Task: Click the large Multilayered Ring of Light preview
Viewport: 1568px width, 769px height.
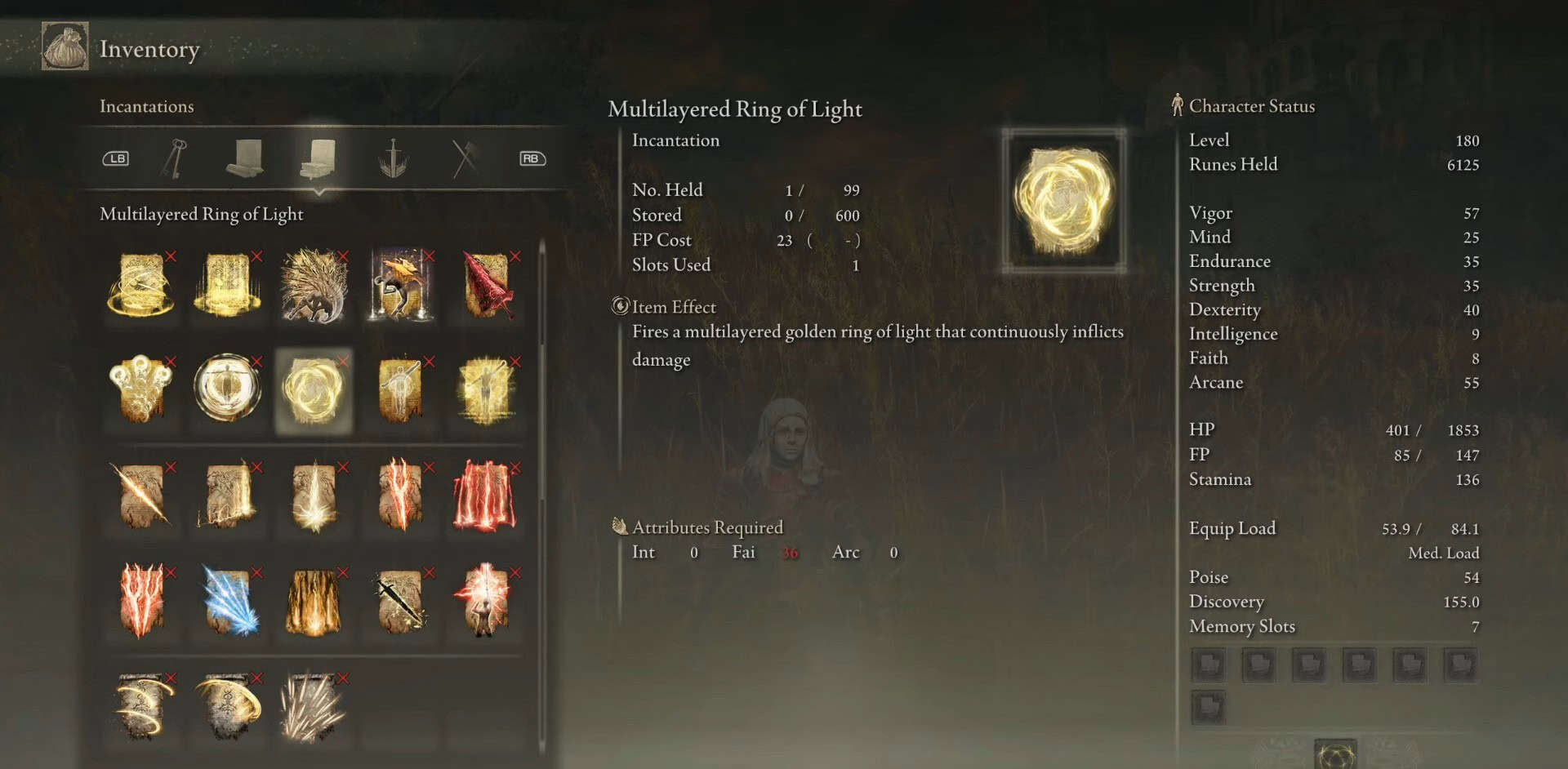Action: coord(1063,200)
